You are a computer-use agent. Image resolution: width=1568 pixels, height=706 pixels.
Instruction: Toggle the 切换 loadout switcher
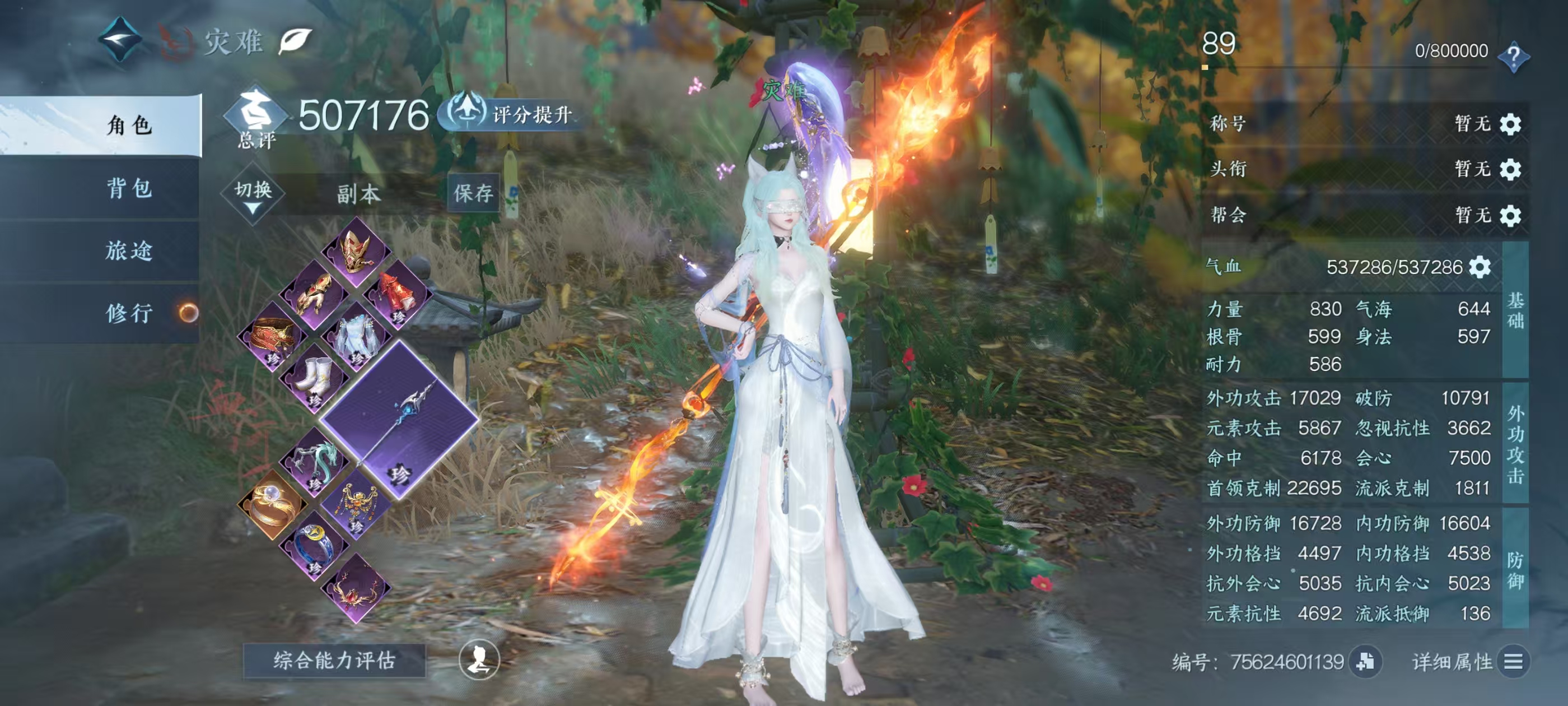point(253,194)
